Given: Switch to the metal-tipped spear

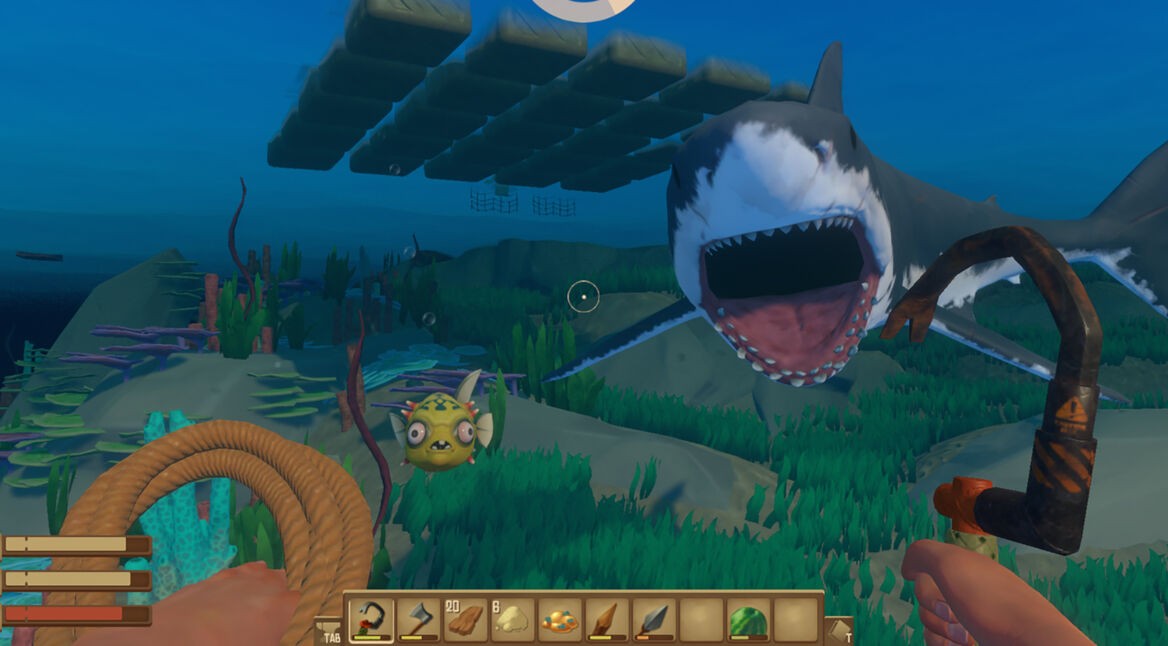Looking at the screenshot, I should point(654,620).
